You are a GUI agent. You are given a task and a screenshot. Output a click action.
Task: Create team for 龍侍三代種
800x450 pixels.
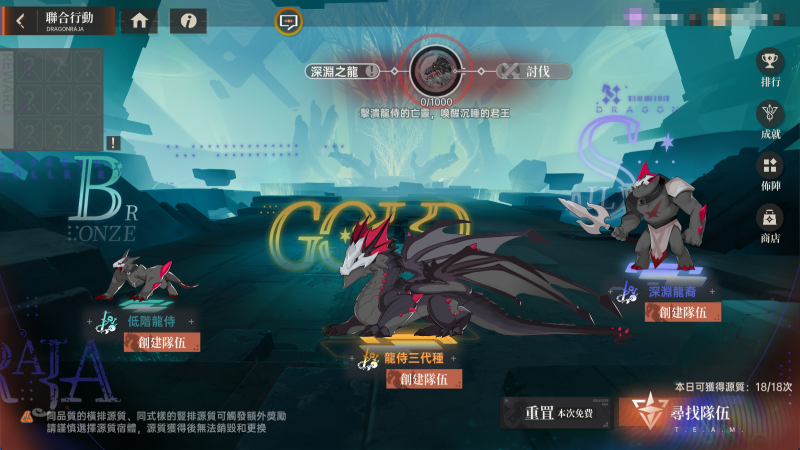point(424,378)
